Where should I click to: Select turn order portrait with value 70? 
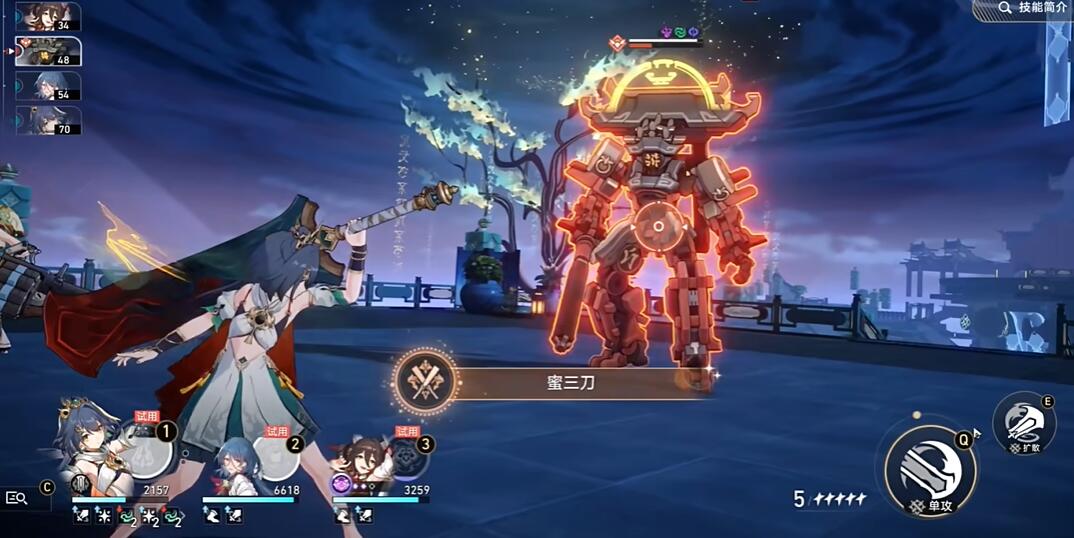point(48,120)
